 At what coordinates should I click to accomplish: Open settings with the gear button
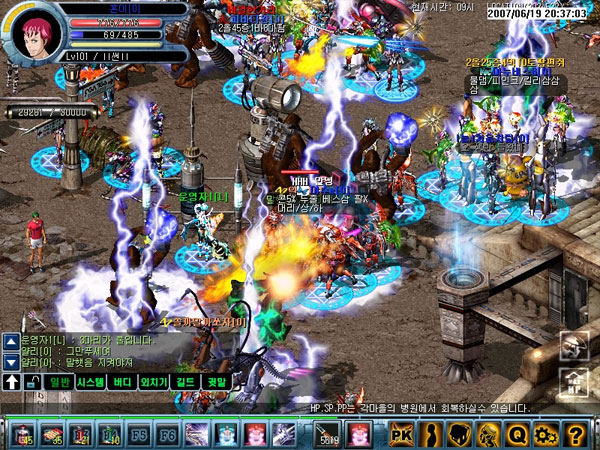pos(546,434)
